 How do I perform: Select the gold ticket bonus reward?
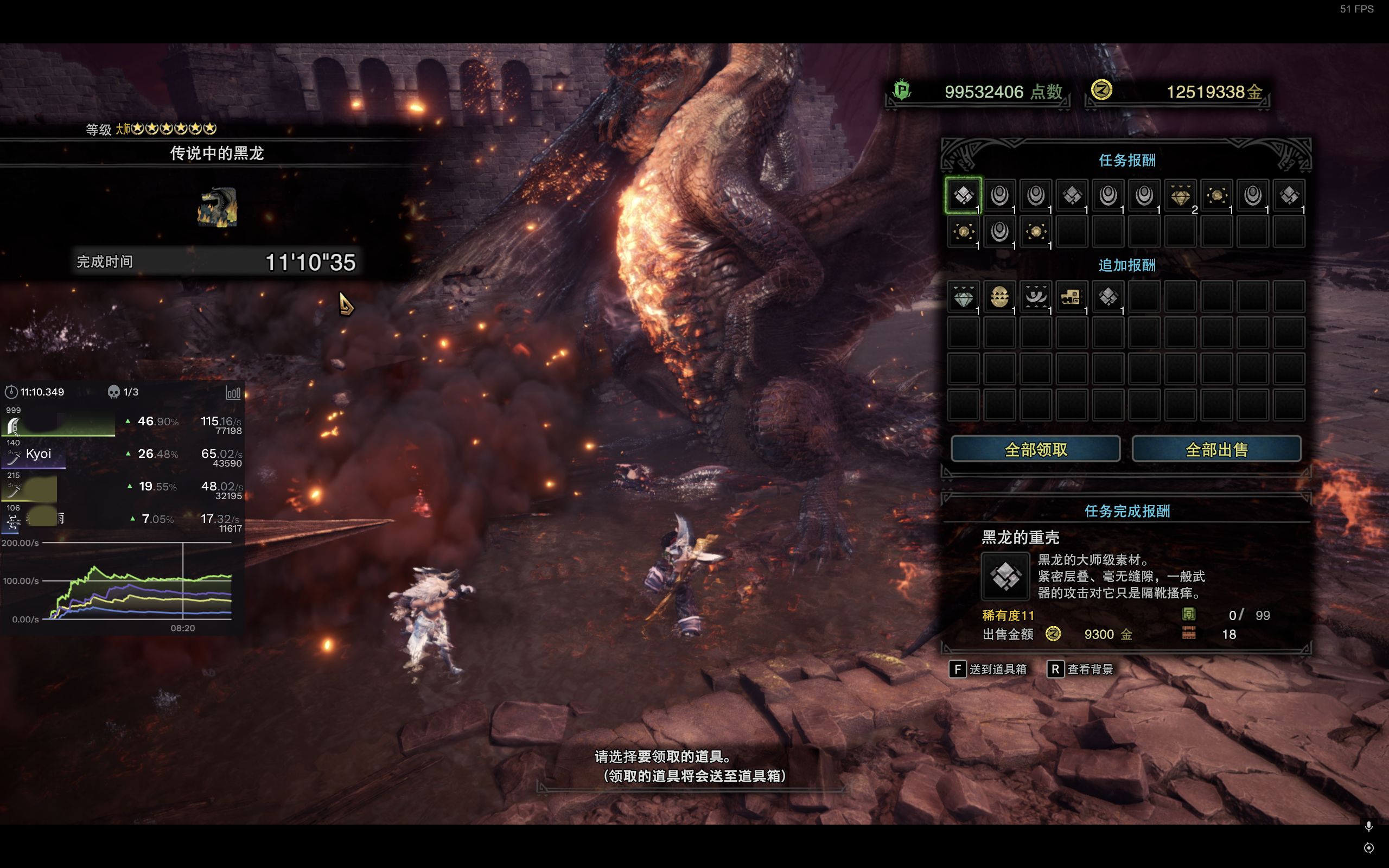pos(1071,297)
